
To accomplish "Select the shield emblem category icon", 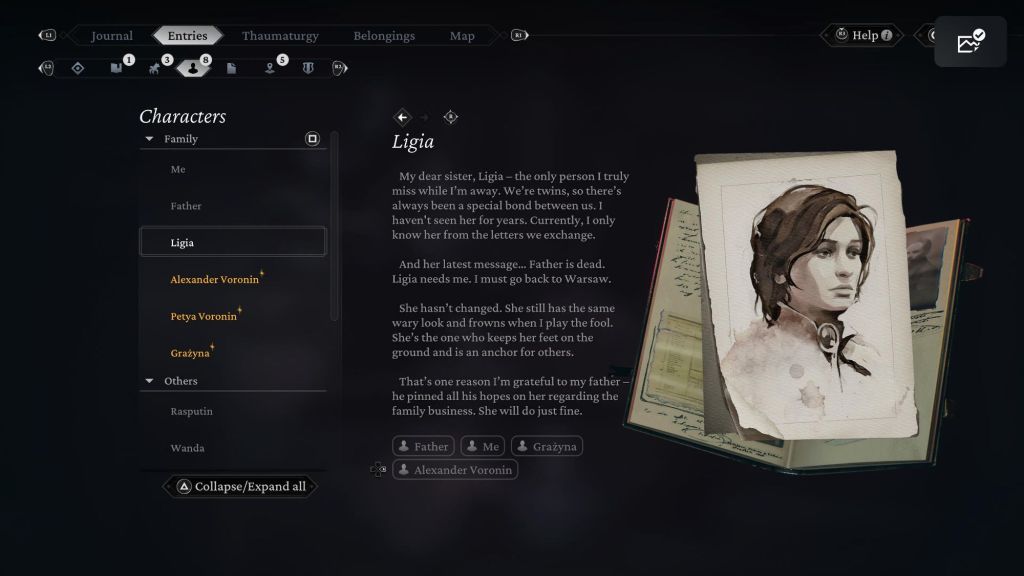I will click(308, 68).
